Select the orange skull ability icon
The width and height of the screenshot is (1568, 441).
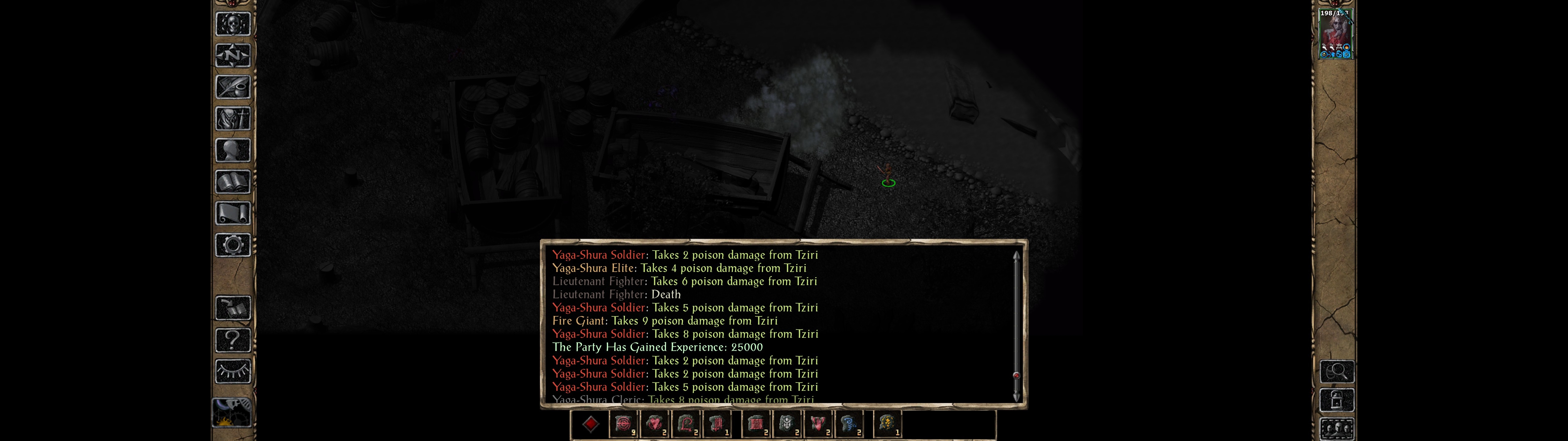pyautogui.click(x=887, y=424)
